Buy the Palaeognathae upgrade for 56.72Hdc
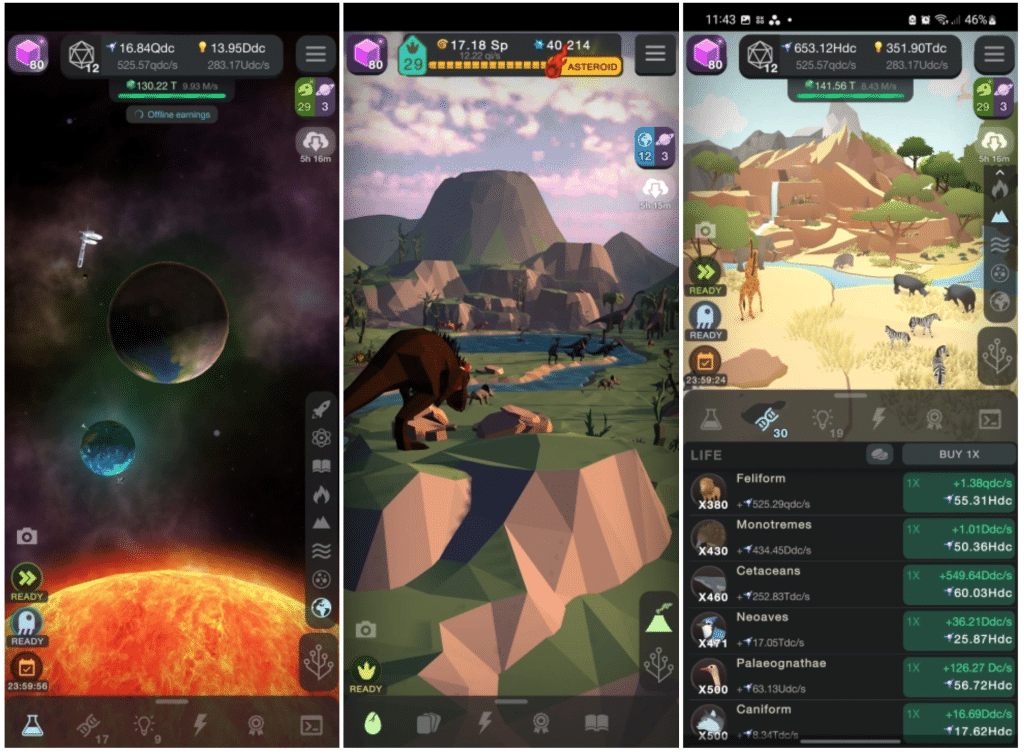The height and width of the screenshot is (754, 1024). coord(958,677)
